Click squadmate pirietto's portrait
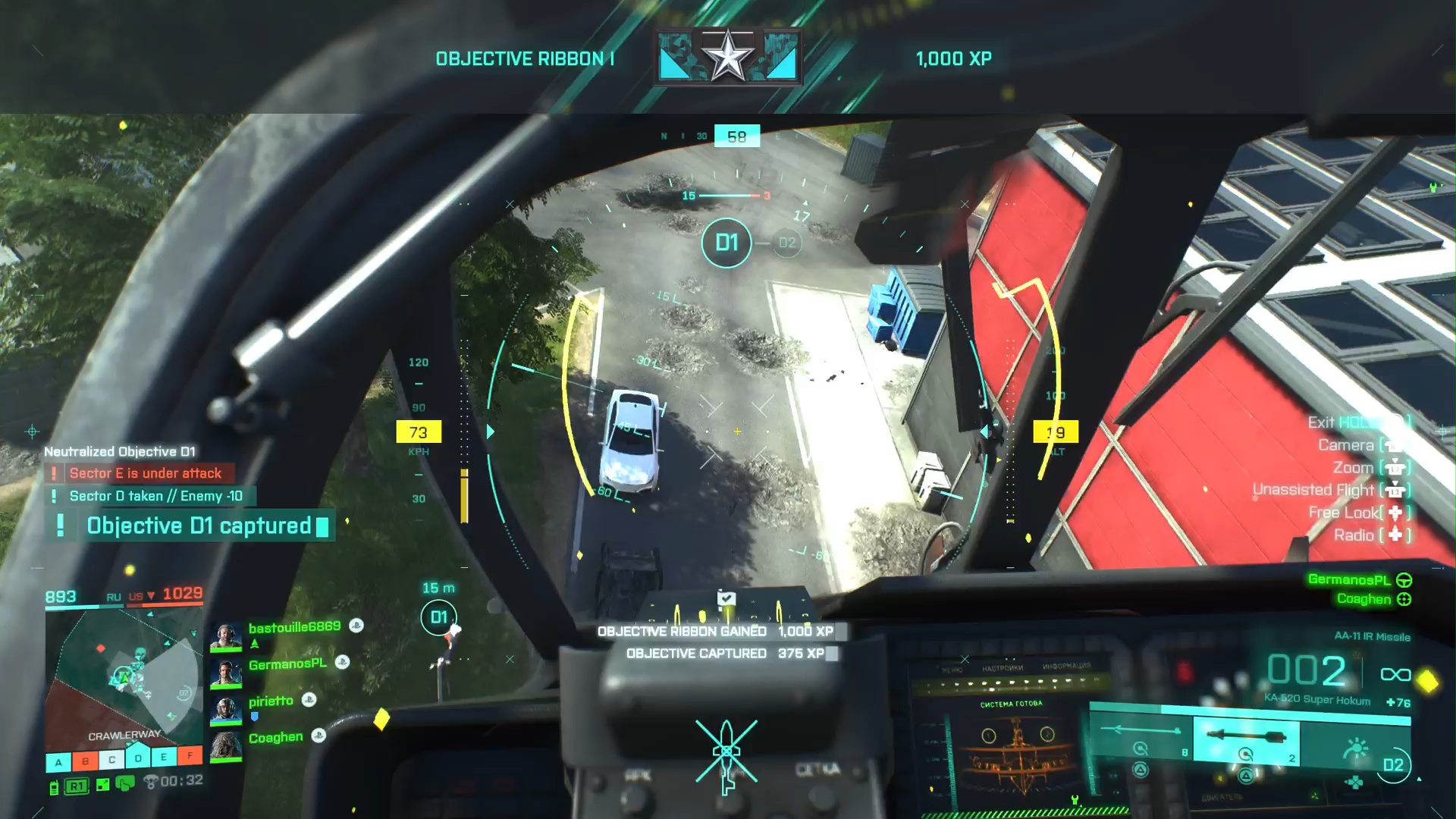Screen dimensions: 1456x819 (225, 711)
